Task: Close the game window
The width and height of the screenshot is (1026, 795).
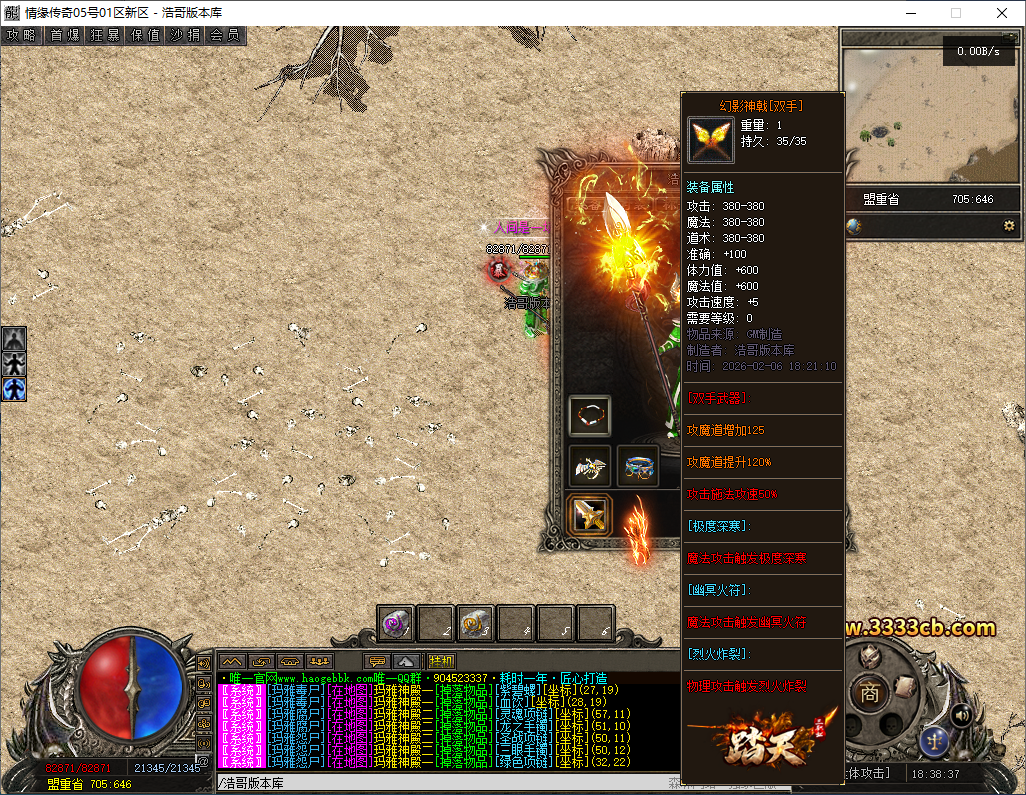Action: click(1002, 13)
